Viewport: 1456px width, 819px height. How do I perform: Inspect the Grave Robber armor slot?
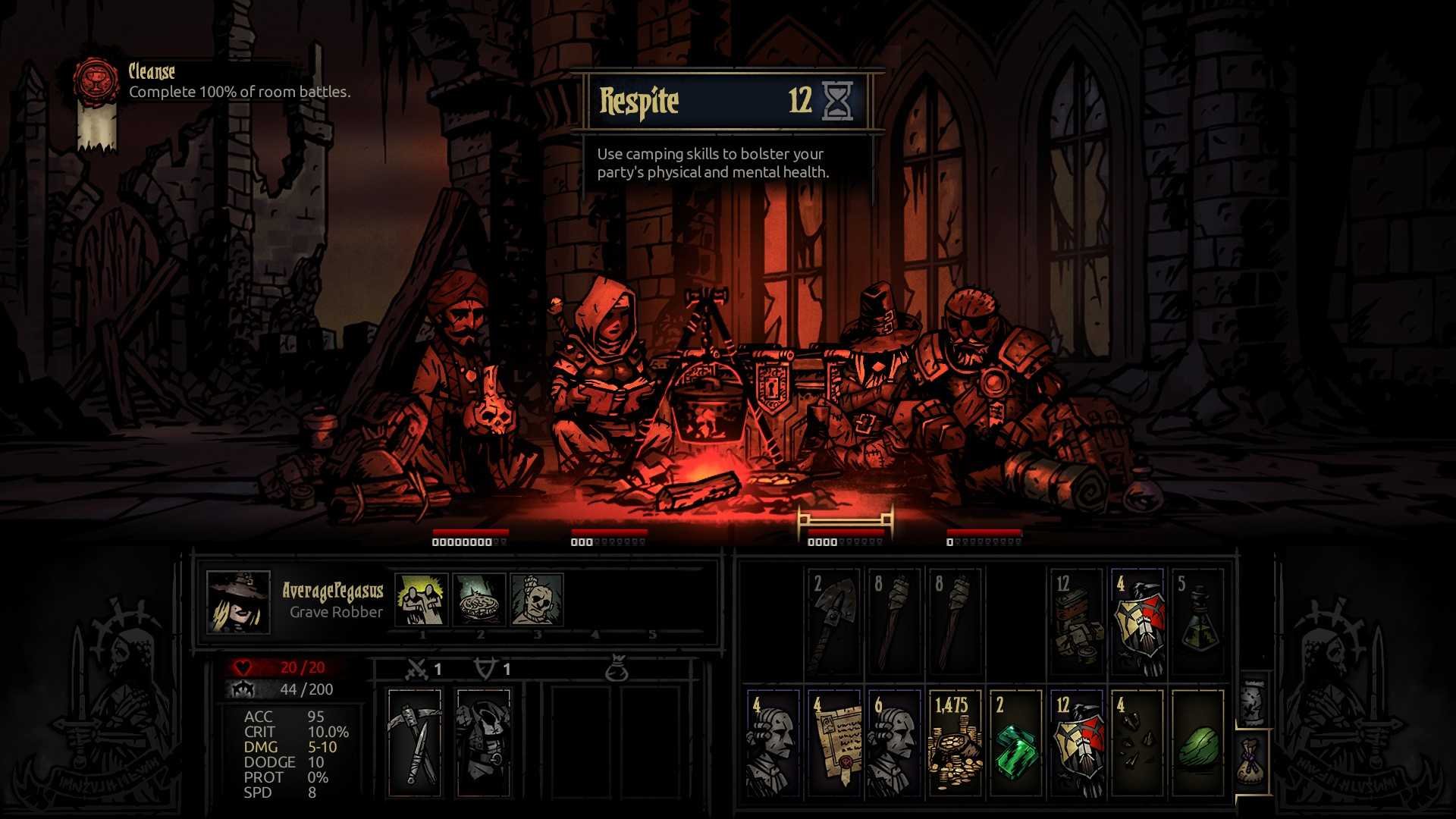click(483, 743)
